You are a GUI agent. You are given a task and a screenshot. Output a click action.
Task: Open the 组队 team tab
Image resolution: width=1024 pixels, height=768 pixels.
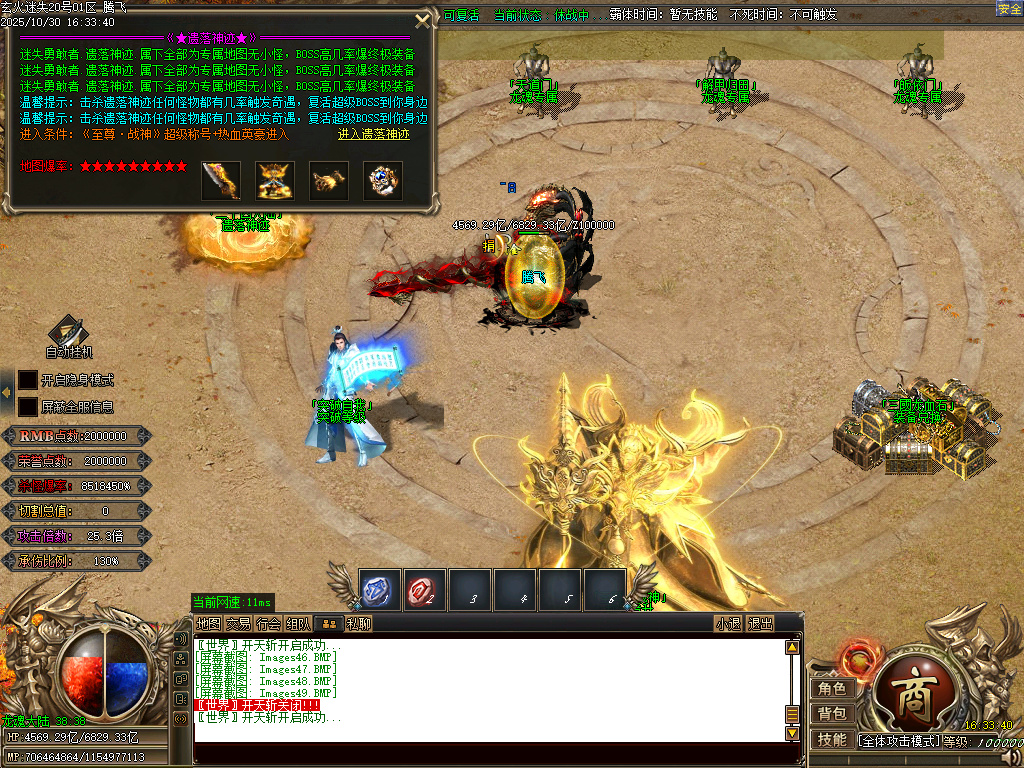pyautogui.click(x=298, y=624)
